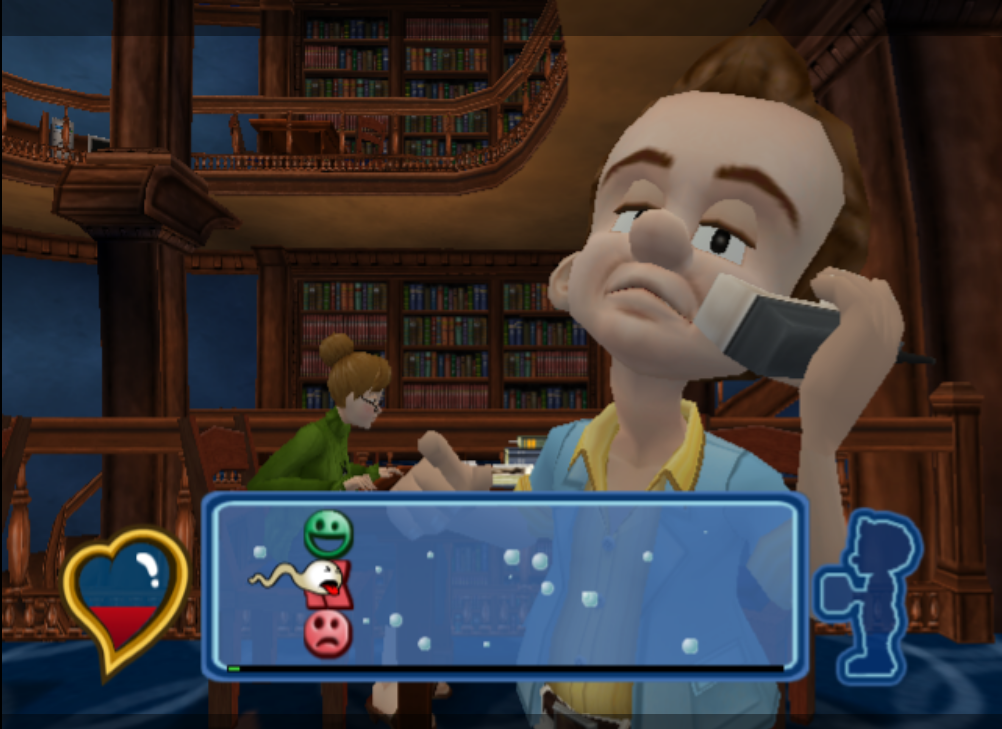This screenshot has height=729, width=1002.
Task: Choose the red frowning face icon
Action: click(x=327, y=633)
